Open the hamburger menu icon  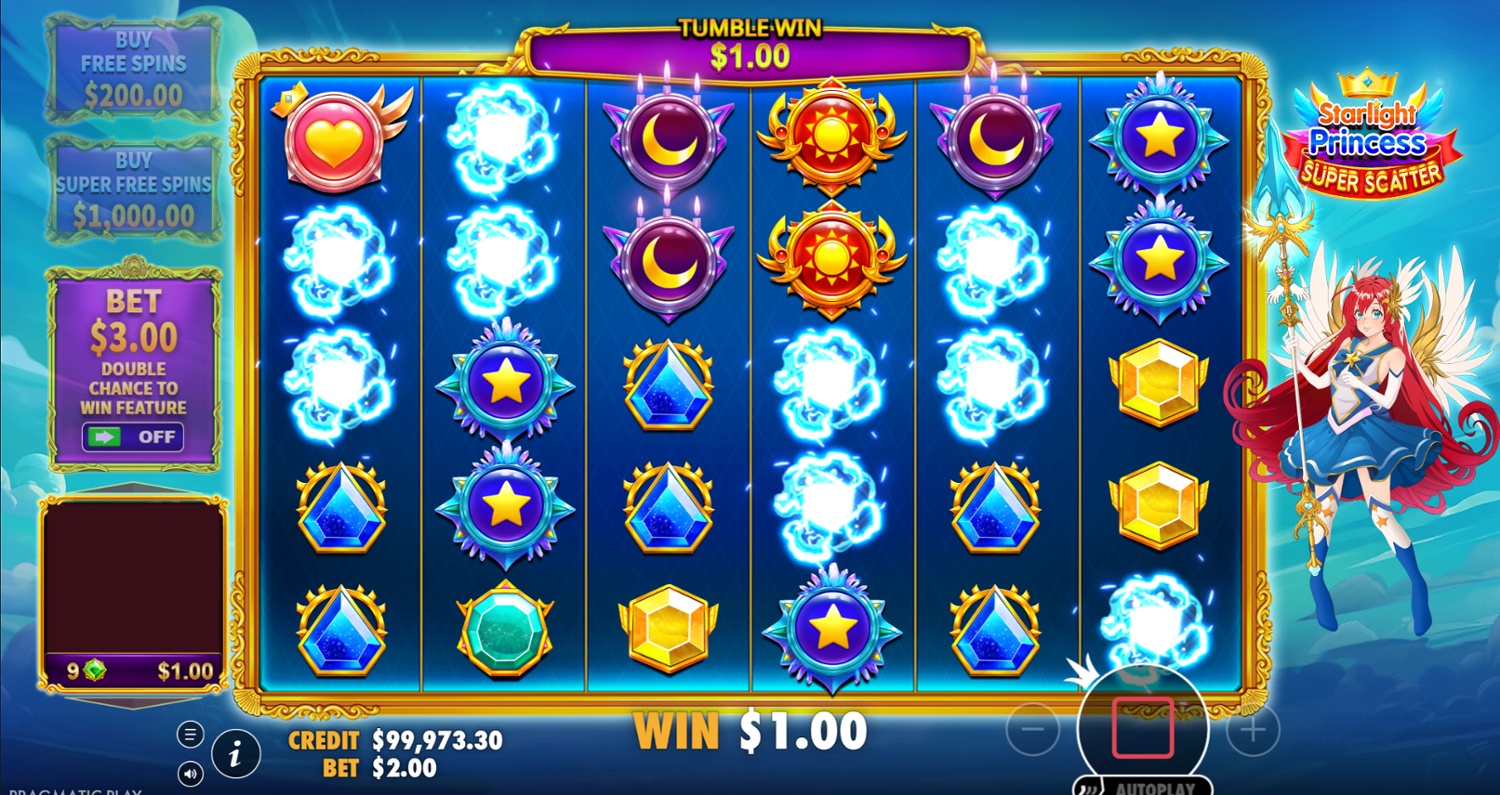coord(190,734)
